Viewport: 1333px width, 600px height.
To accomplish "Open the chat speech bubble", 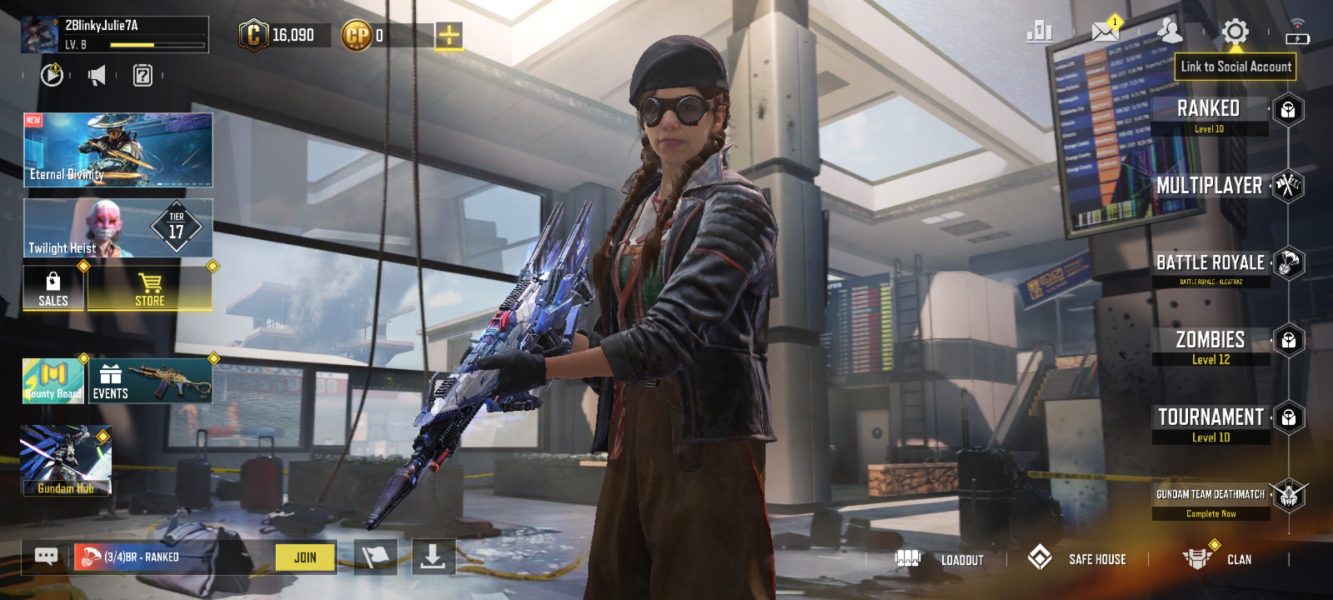I will point(46,557).
